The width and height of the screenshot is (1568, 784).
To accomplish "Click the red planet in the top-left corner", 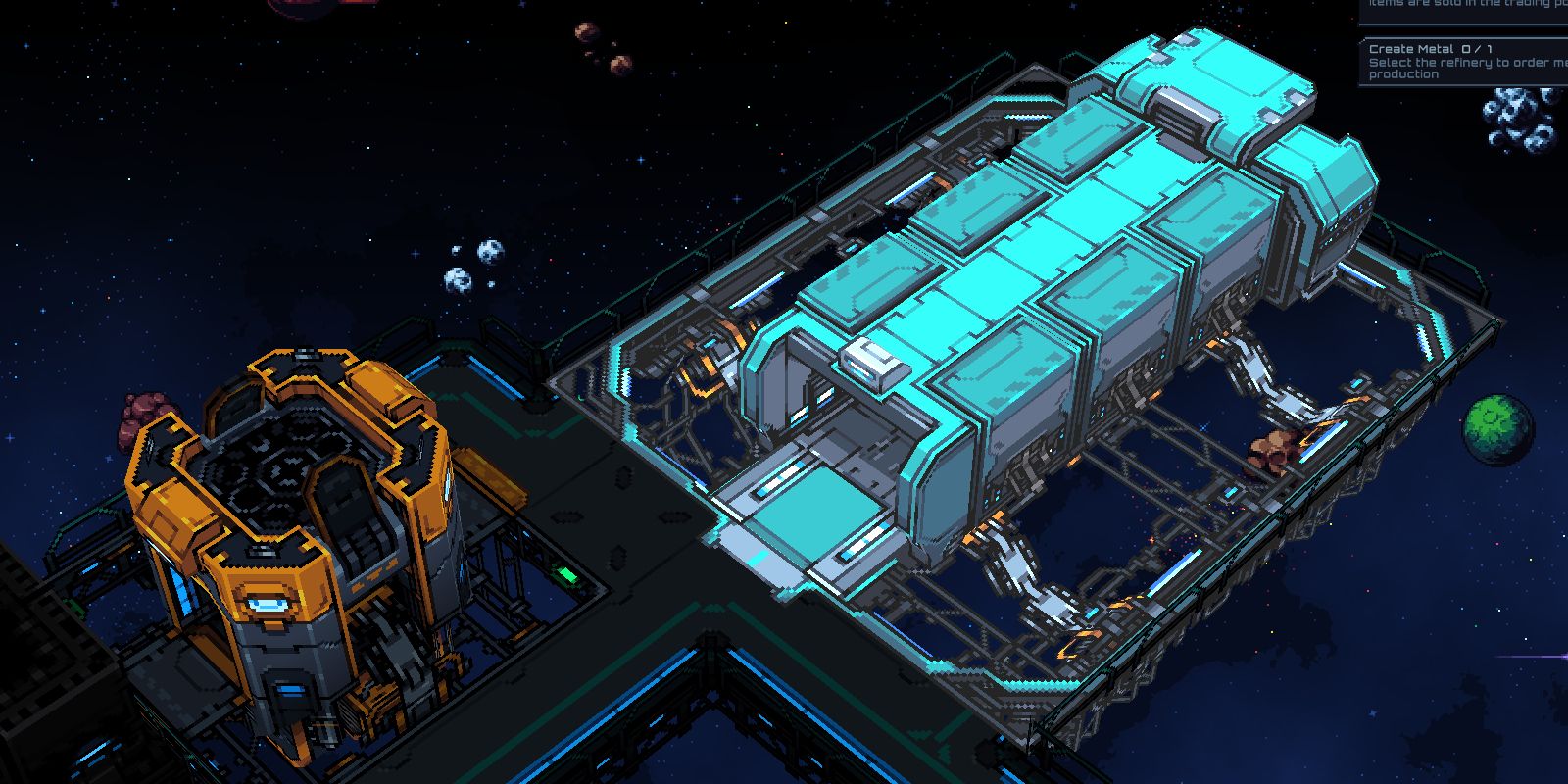I will point(314,8).
